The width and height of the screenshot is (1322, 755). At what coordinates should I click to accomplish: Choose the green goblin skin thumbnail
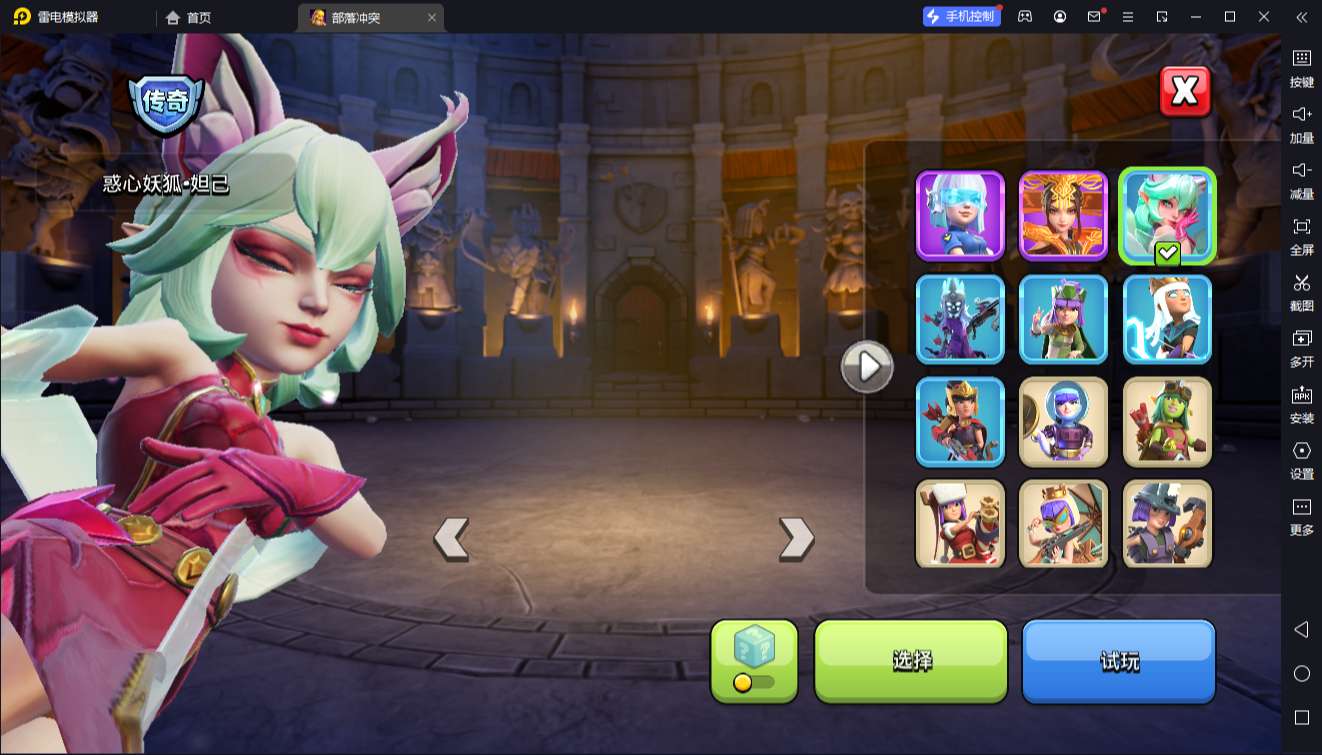(x=1167, y=422)
